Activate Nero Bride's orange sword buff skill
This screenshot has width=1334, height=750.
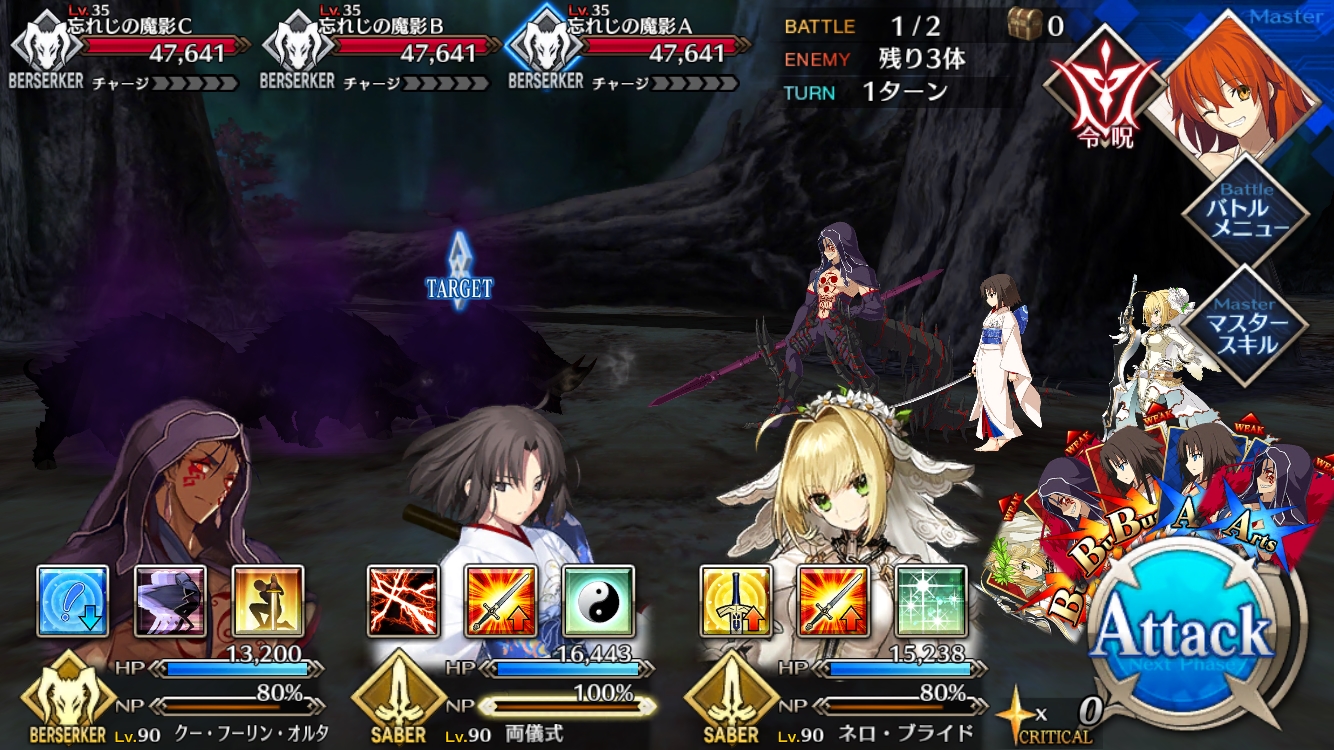click(833, 601)
